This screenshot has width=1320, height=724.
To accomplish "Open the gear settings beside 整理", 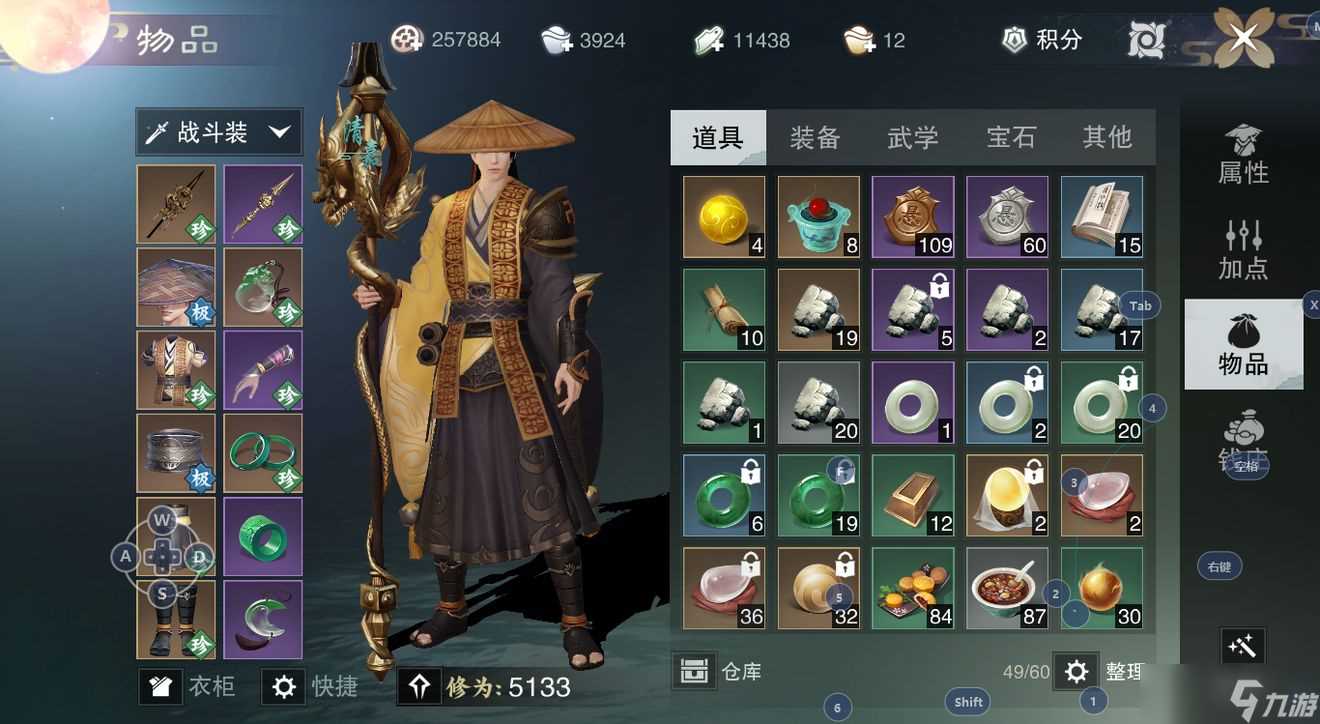I will click(x=1075, y=671).
